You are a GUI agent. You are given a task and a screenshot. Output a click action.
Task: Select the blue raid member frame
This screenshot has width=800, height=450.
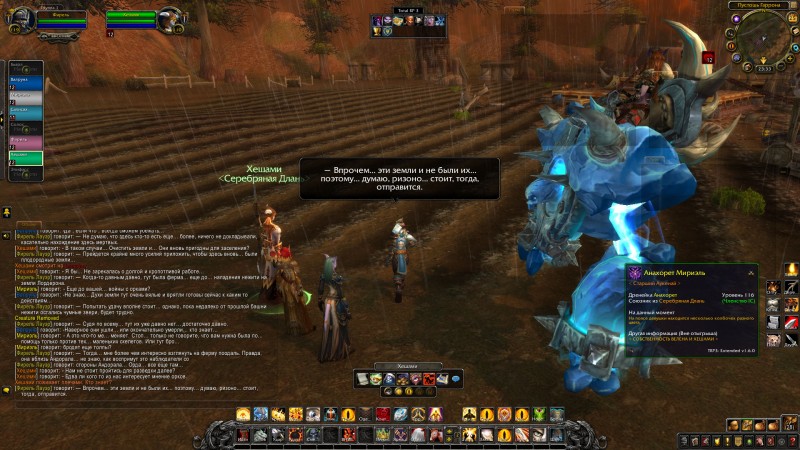(x=25, y=82)
